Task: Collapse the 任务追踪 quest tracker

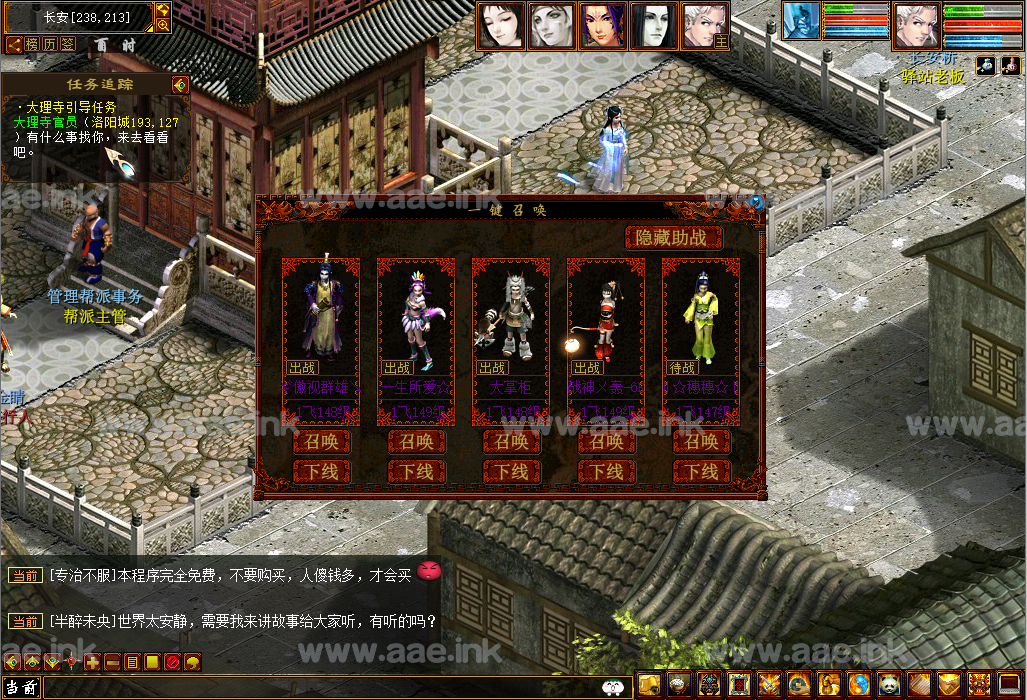Action: [x=180, y=85]
